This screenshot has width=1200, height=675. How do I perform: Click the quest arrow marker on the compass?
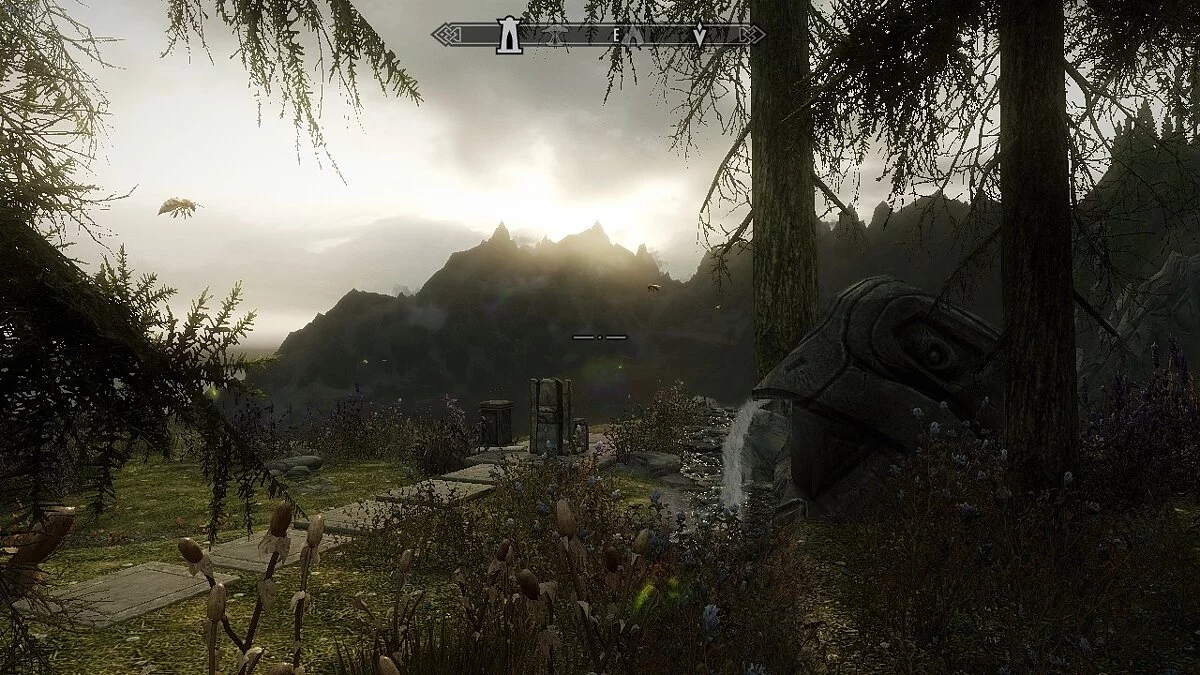pos(699,36)
